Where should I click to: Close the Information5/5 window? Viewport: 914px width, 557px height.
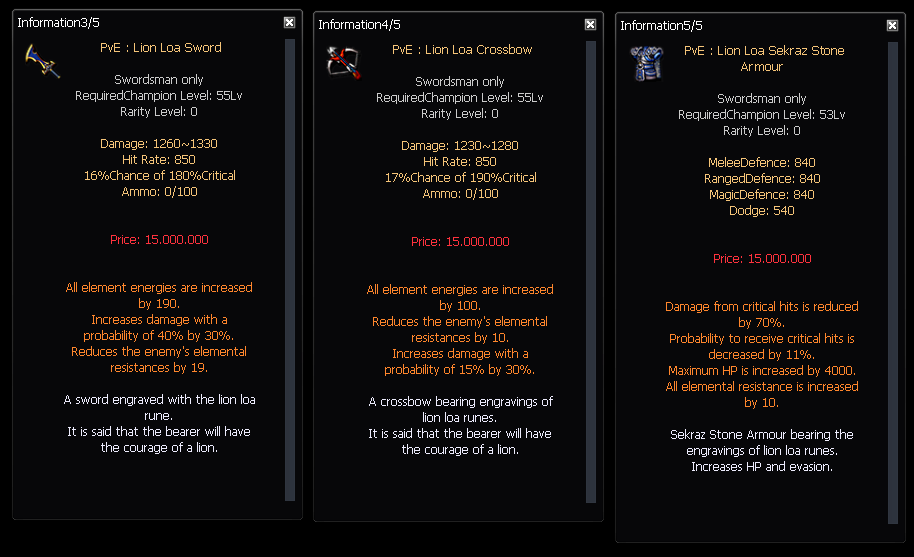coord(892,25)
